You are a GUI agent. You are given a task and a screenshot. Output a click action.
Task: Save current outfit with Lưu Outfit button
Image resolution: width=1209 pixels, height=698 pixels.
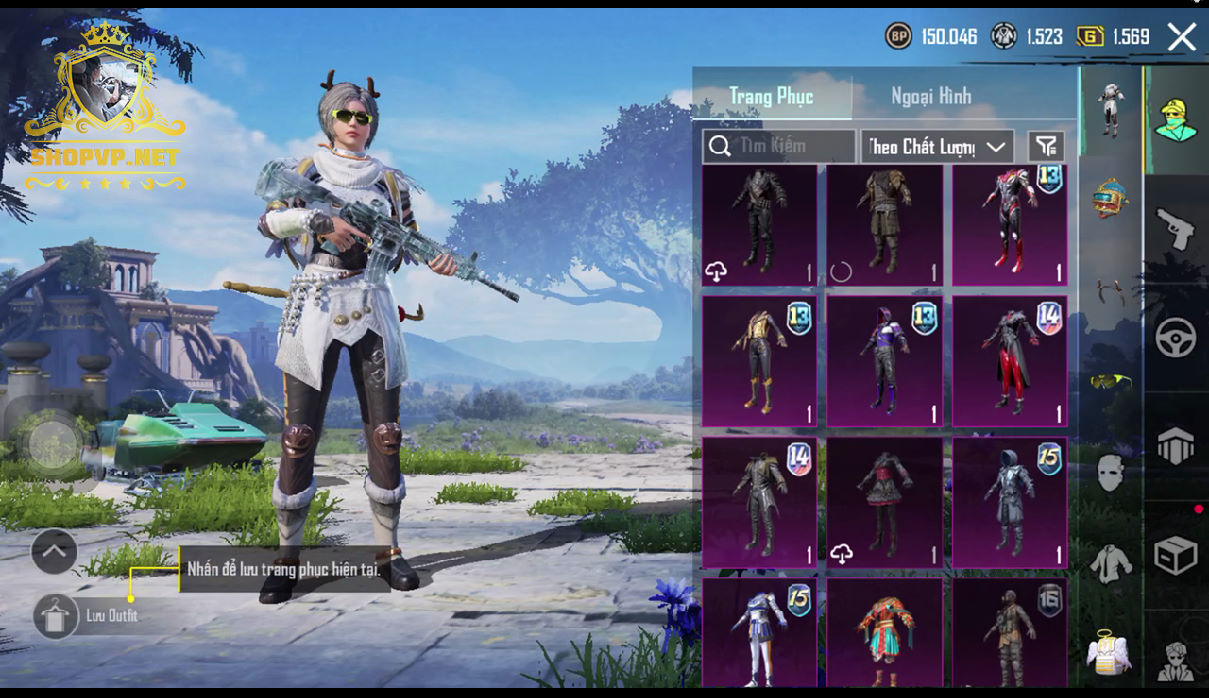(x=56, y=616)
